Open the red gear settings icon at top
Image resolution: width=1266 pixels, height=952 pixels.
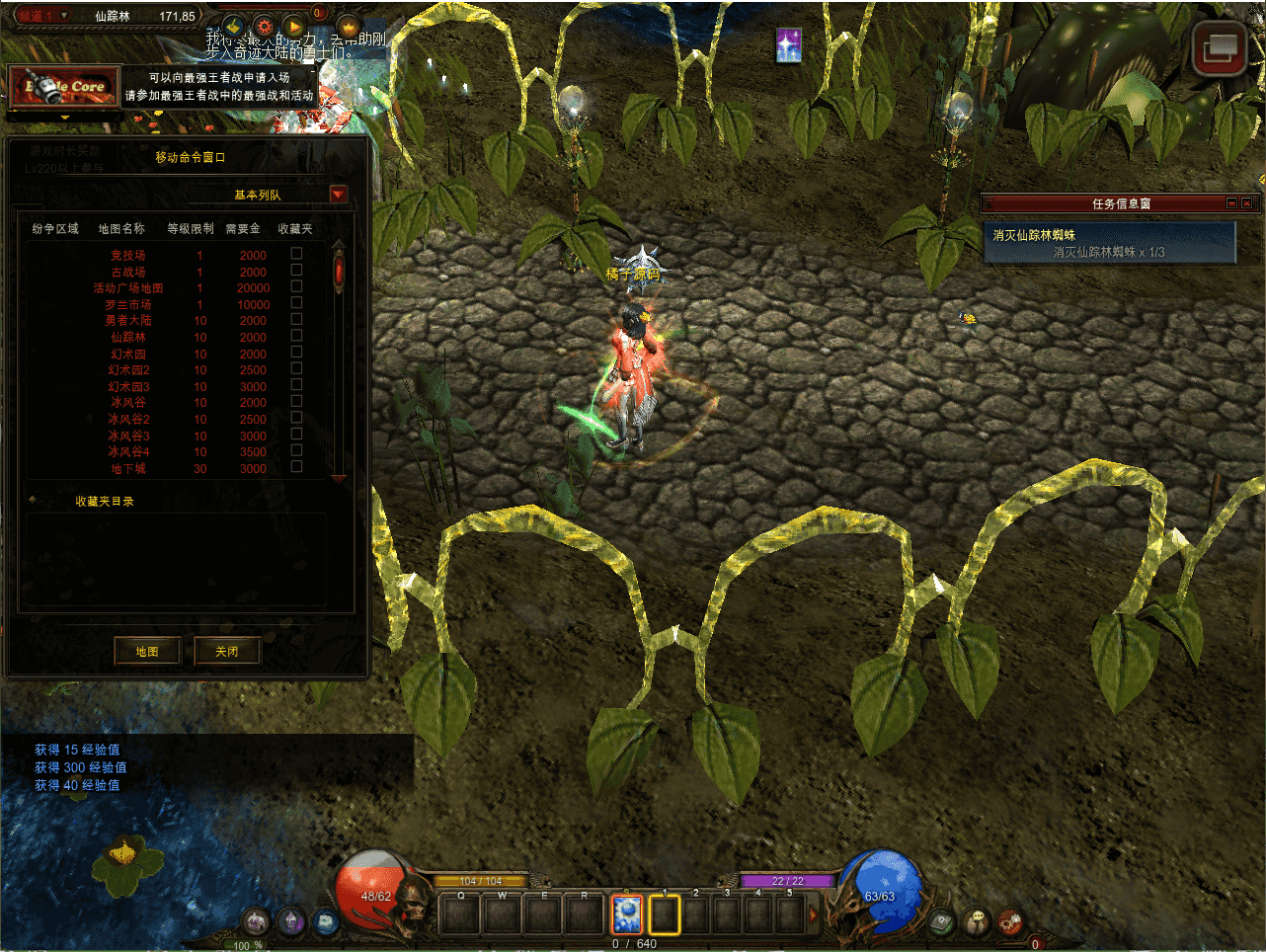(x=264, y=27)
